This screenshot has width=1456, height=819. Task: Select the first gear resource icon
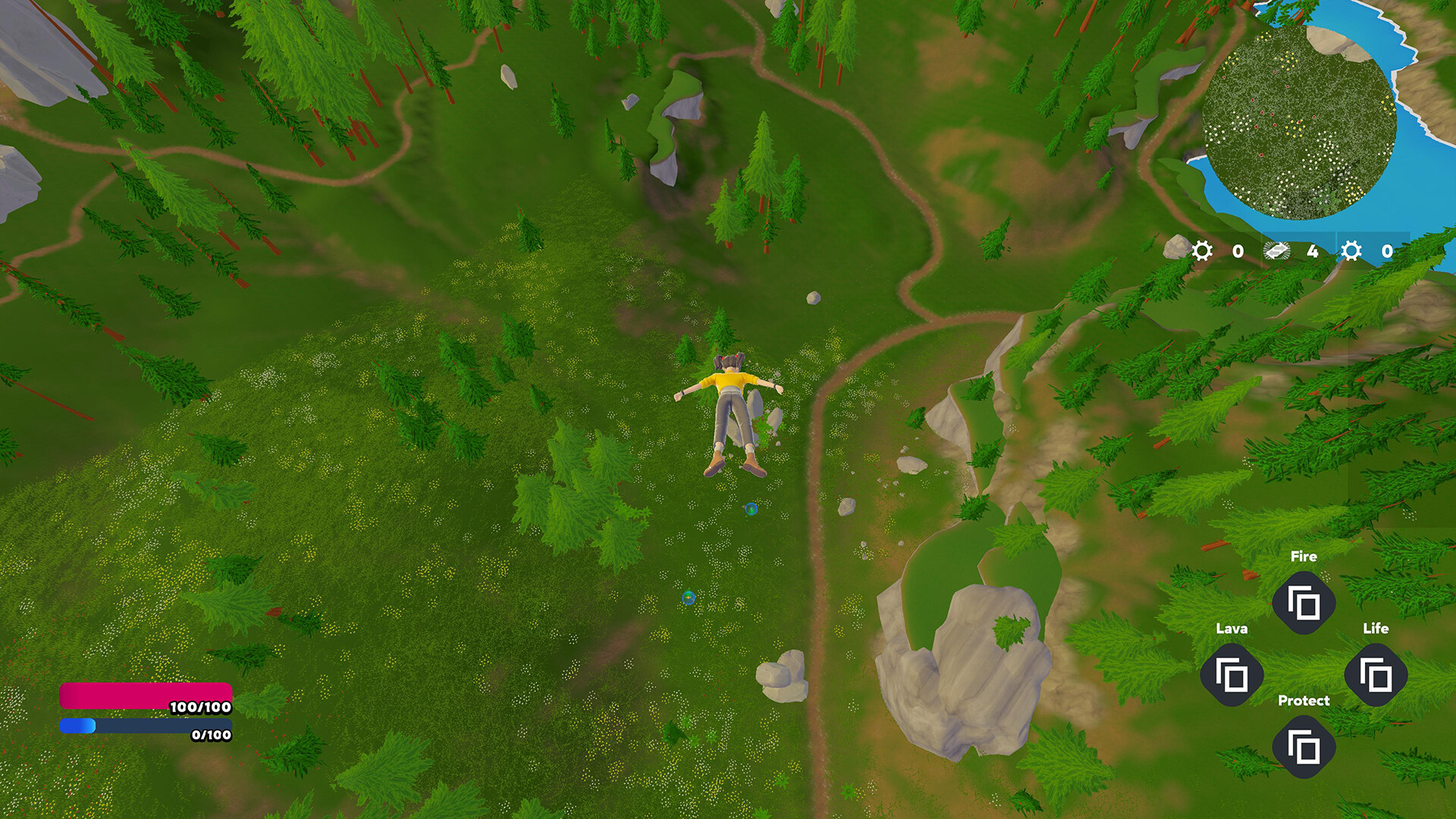pos(1202,252)
